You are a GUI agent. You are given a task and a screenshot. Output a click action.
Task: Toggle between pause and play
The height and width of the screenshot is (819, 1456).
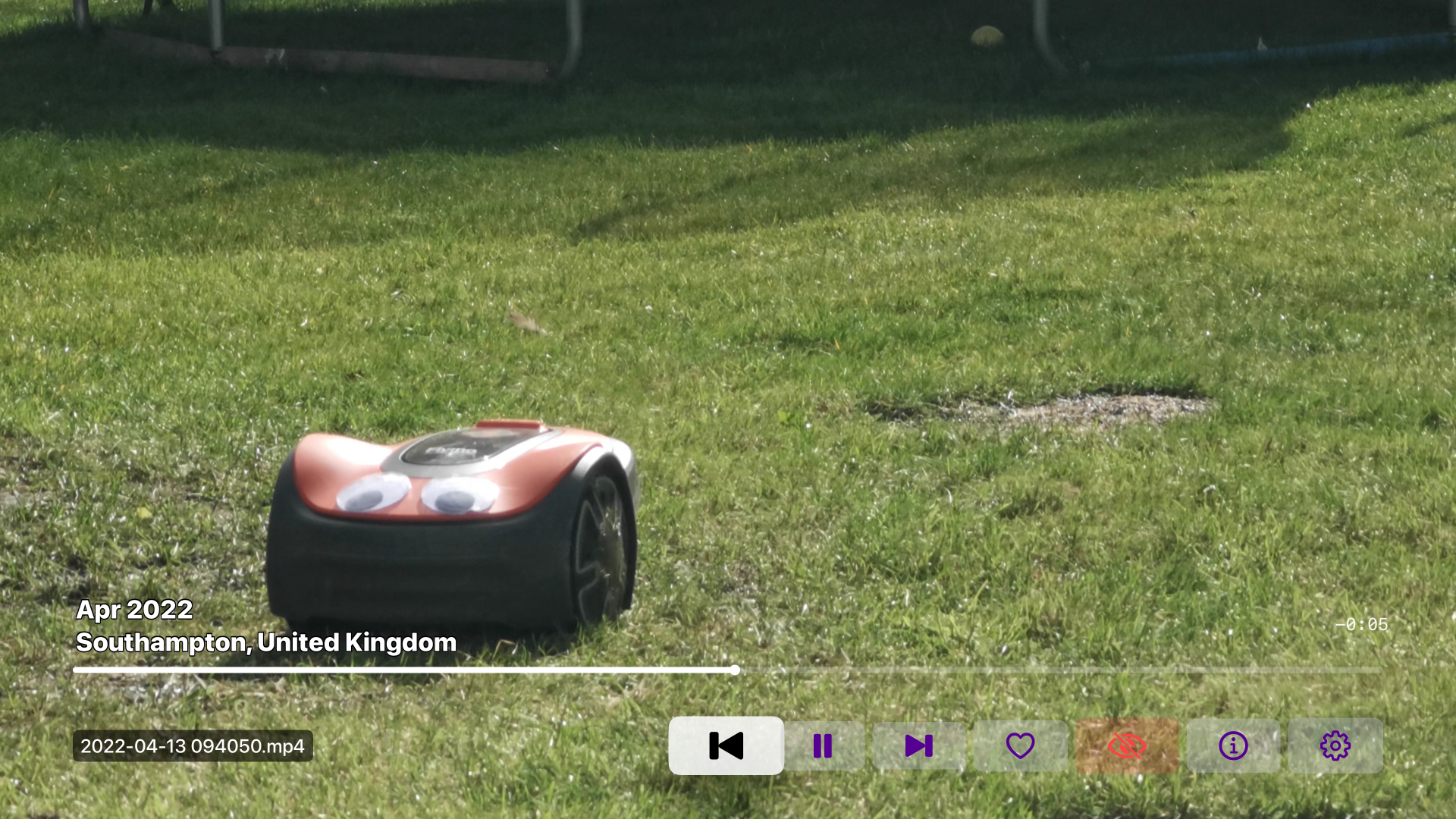coord(824,745)
